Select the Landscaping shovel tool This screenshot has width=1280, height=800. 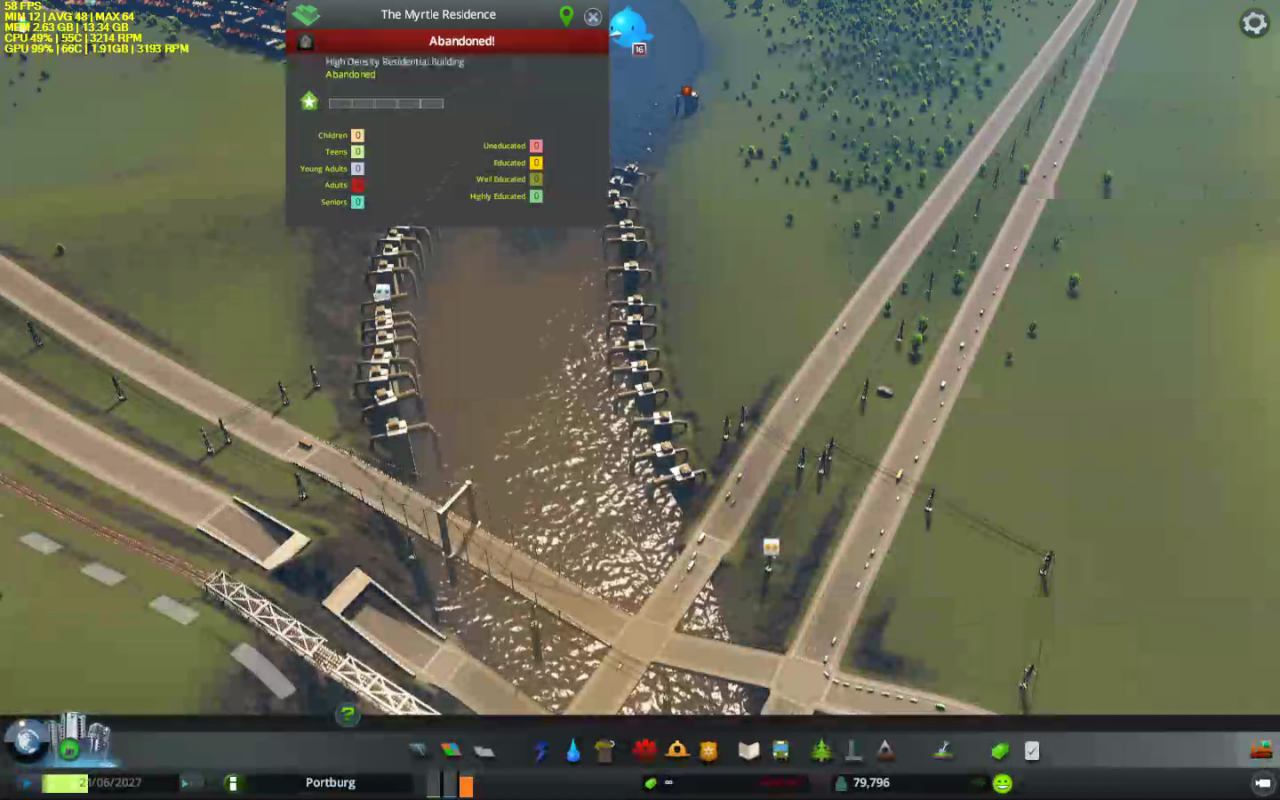(x=942, y=750)
